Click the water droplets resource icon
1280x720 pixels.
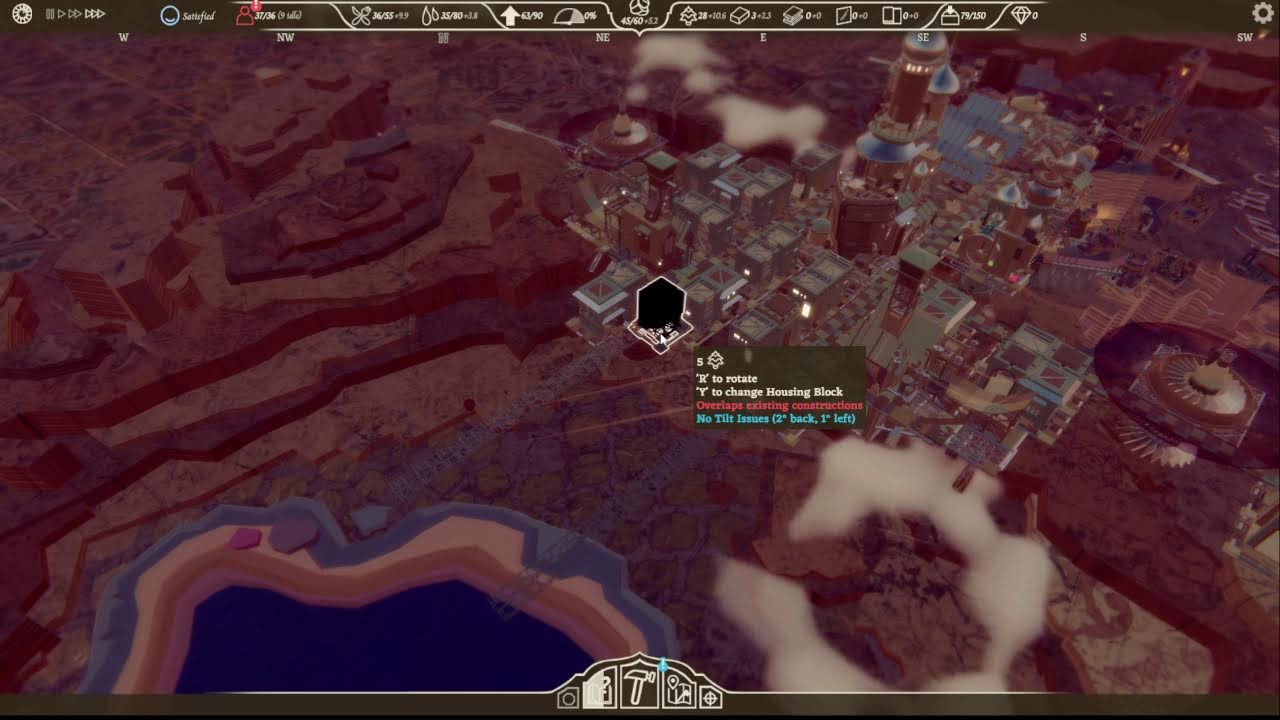pyautogui.click(x=429, y=16)
